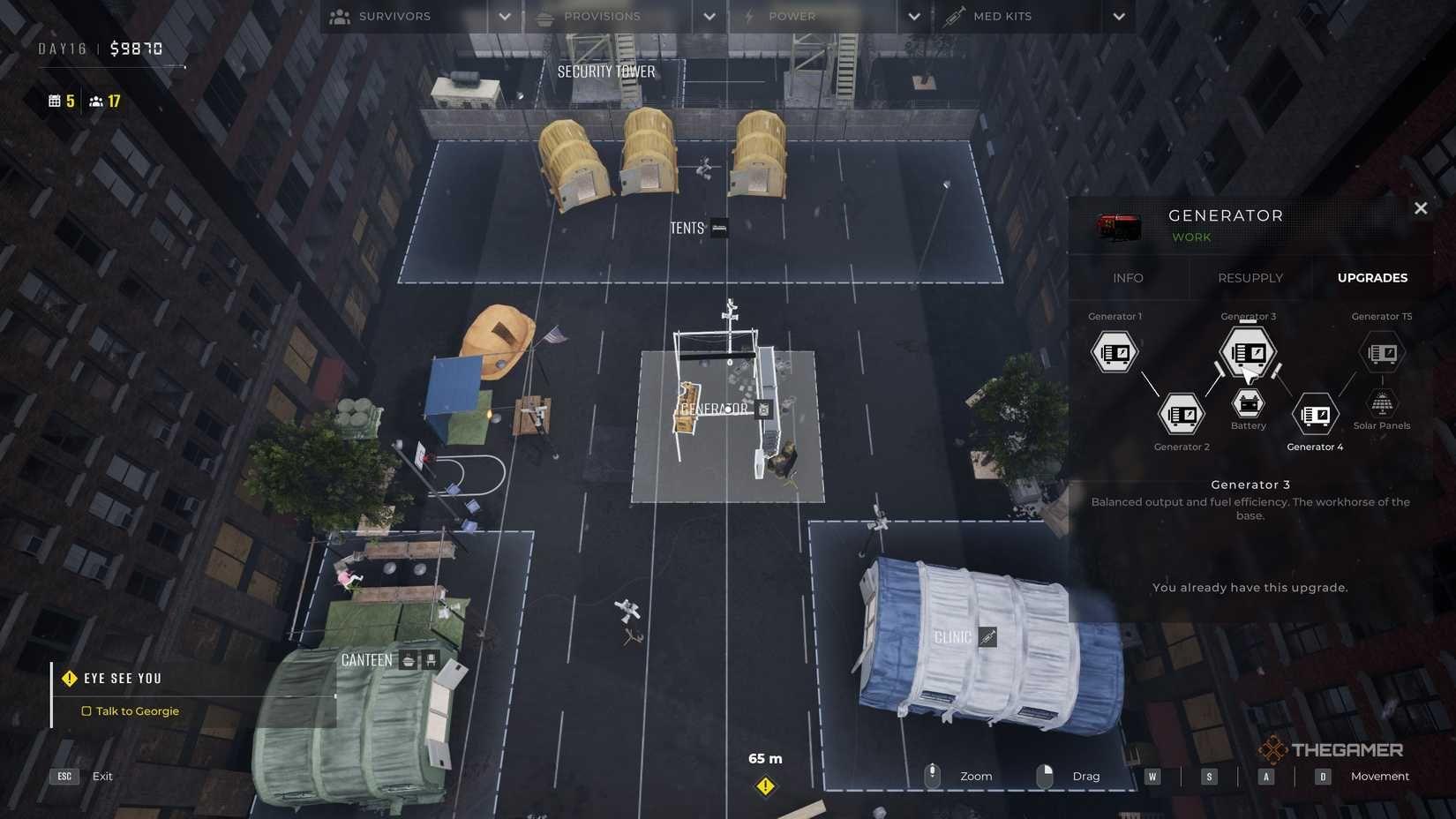Select the Solar Panels upgrade icon
The height and width of the screenshot is (819, 1456).
point(1381,404)
